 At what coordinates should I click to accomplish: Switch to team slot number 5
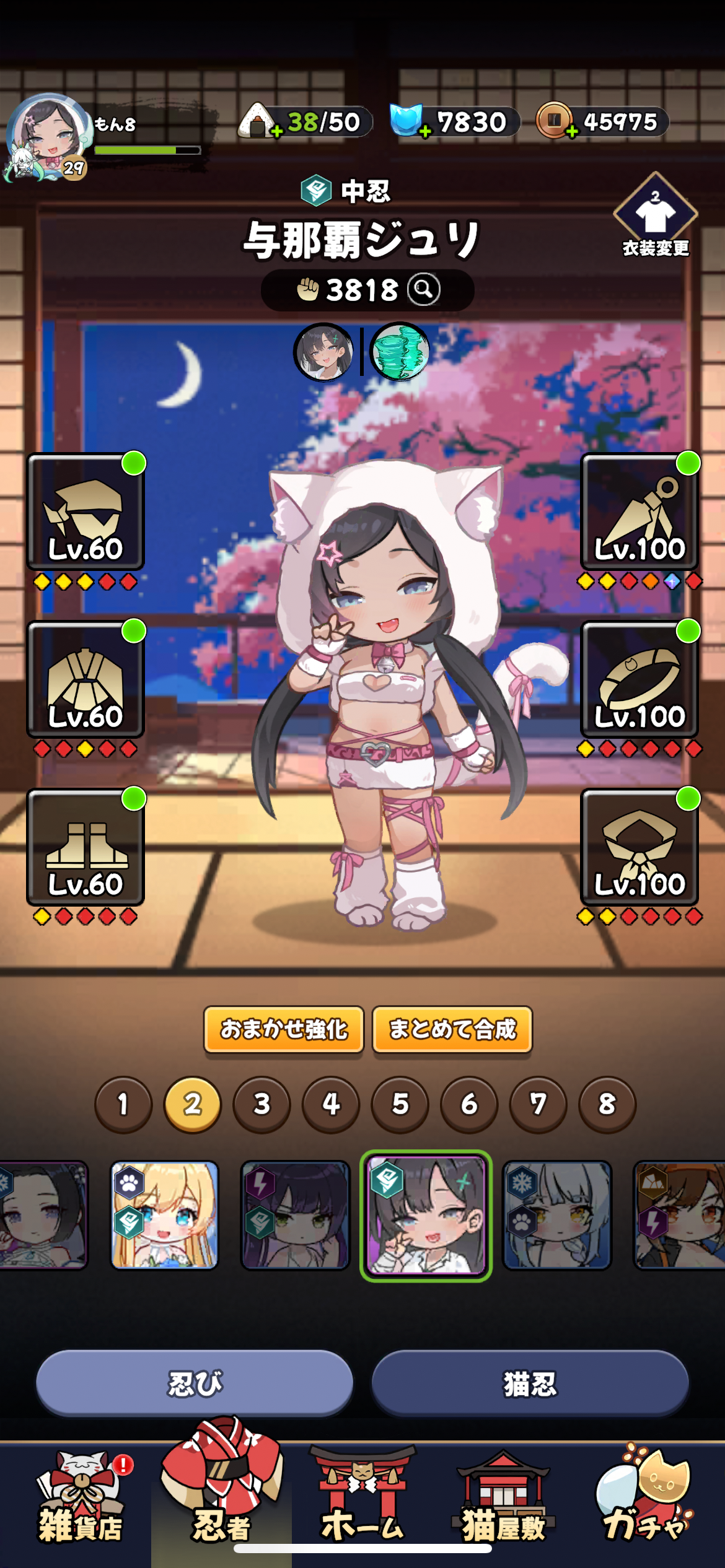(x=400, y=1104)
